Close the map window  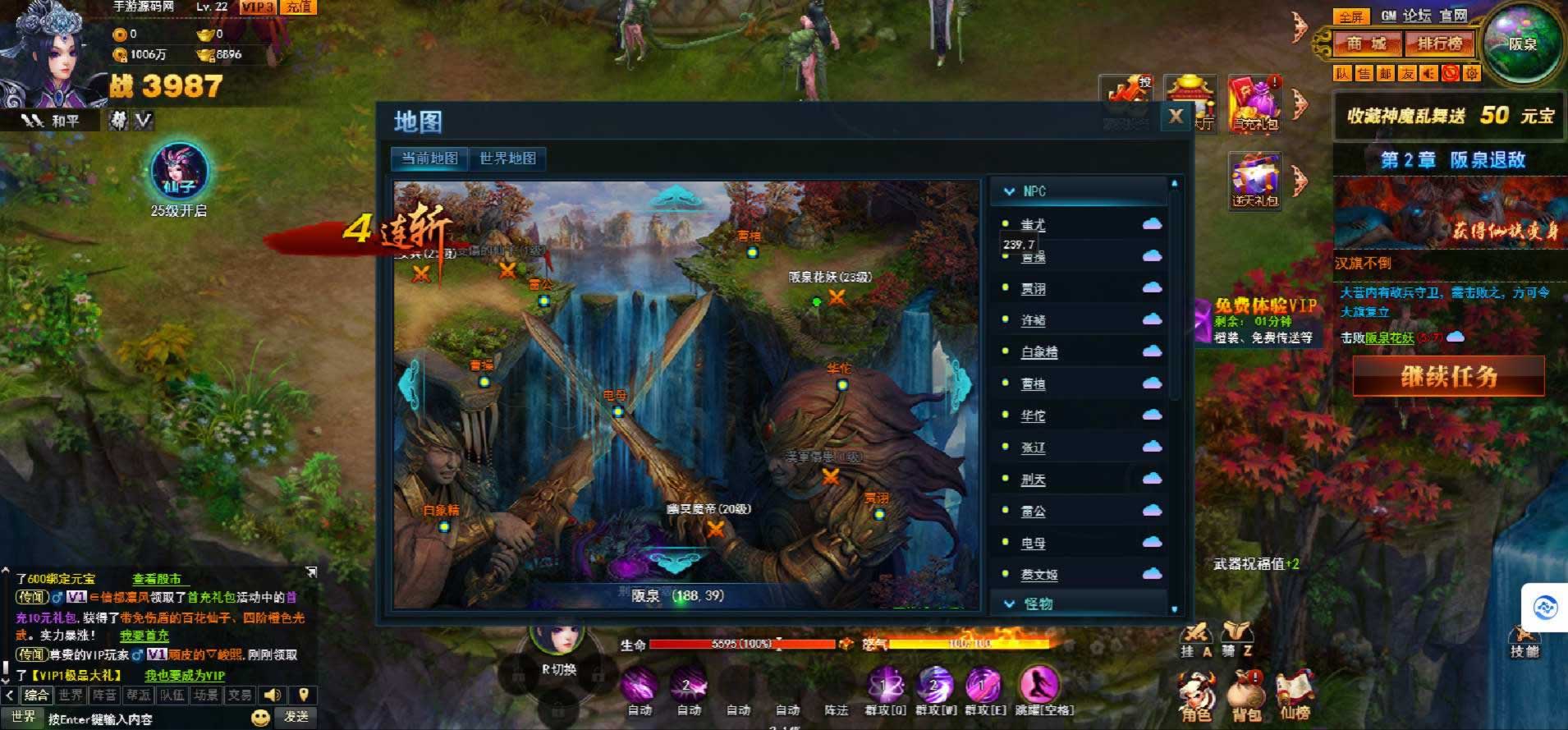[1176, 117]
